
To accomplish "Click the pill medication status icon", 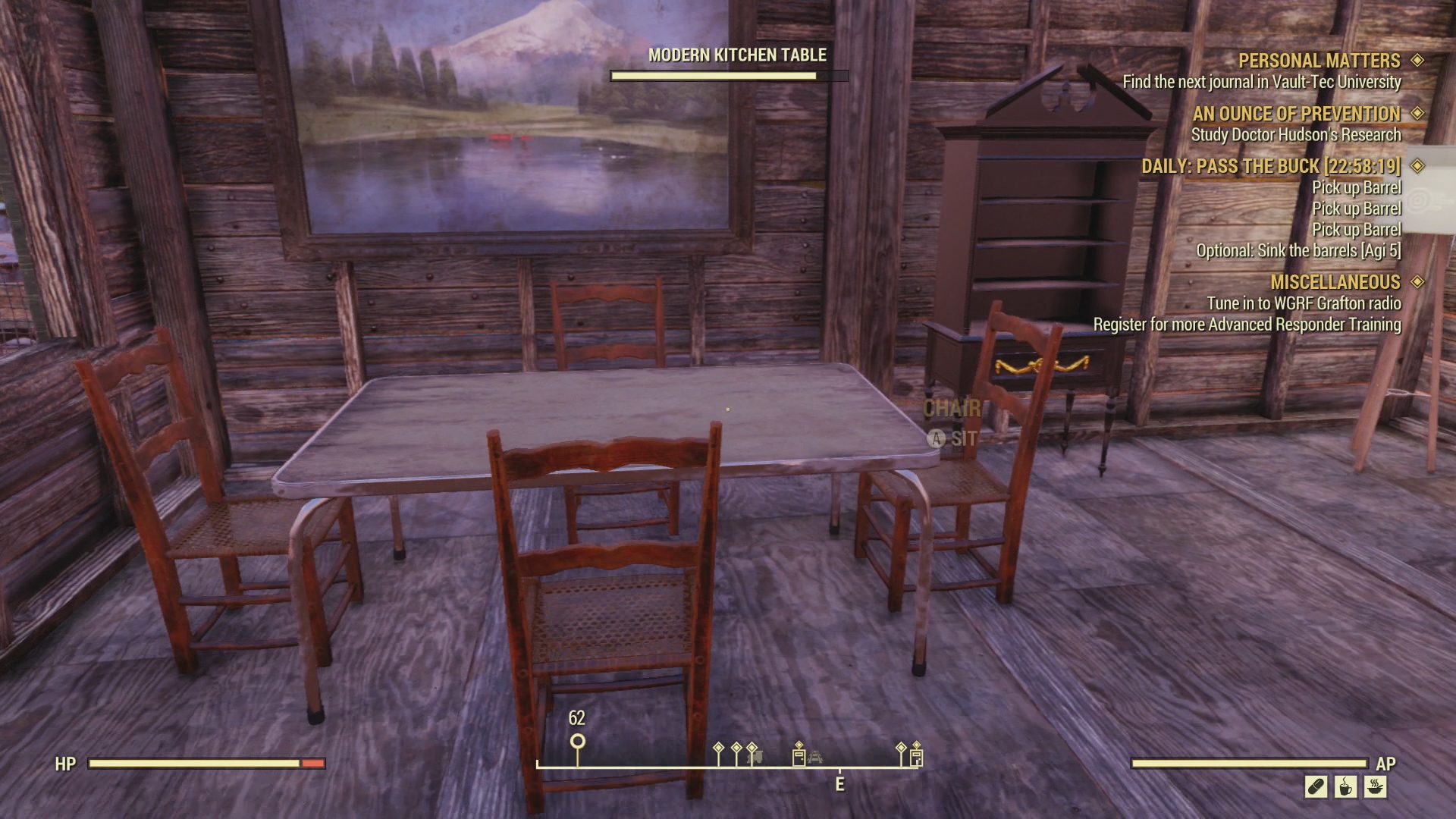I will point(1315,786).
